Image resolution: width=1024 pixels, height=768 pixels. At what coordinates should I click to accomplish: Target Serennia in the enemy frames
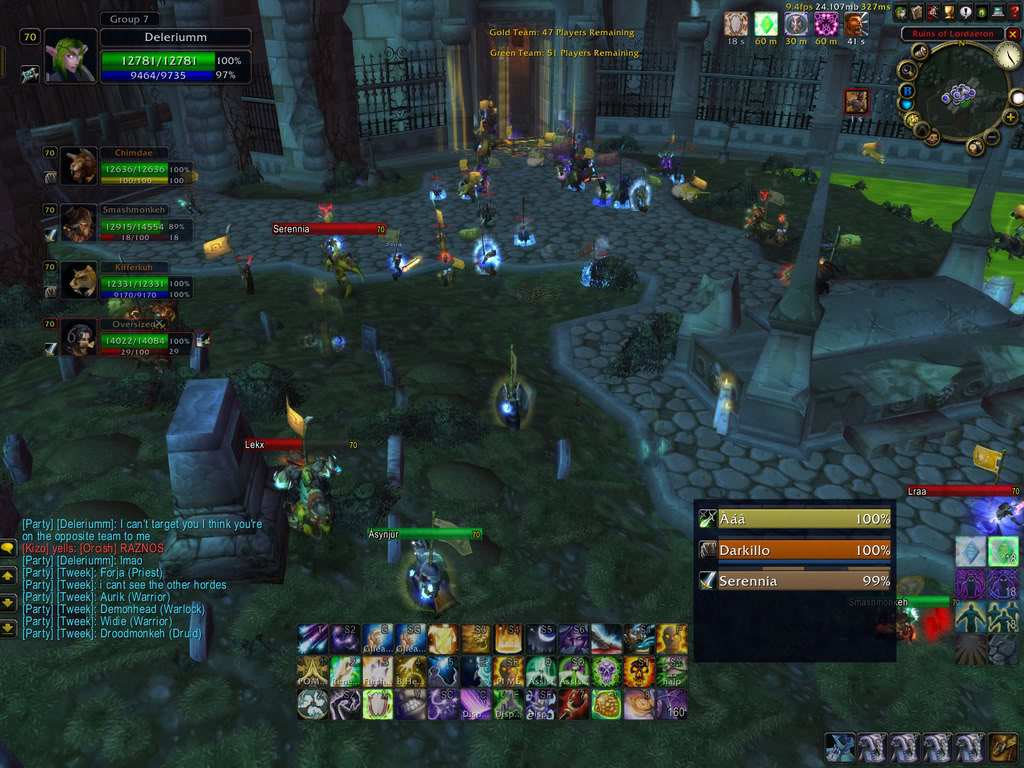(x=795, y=580)
